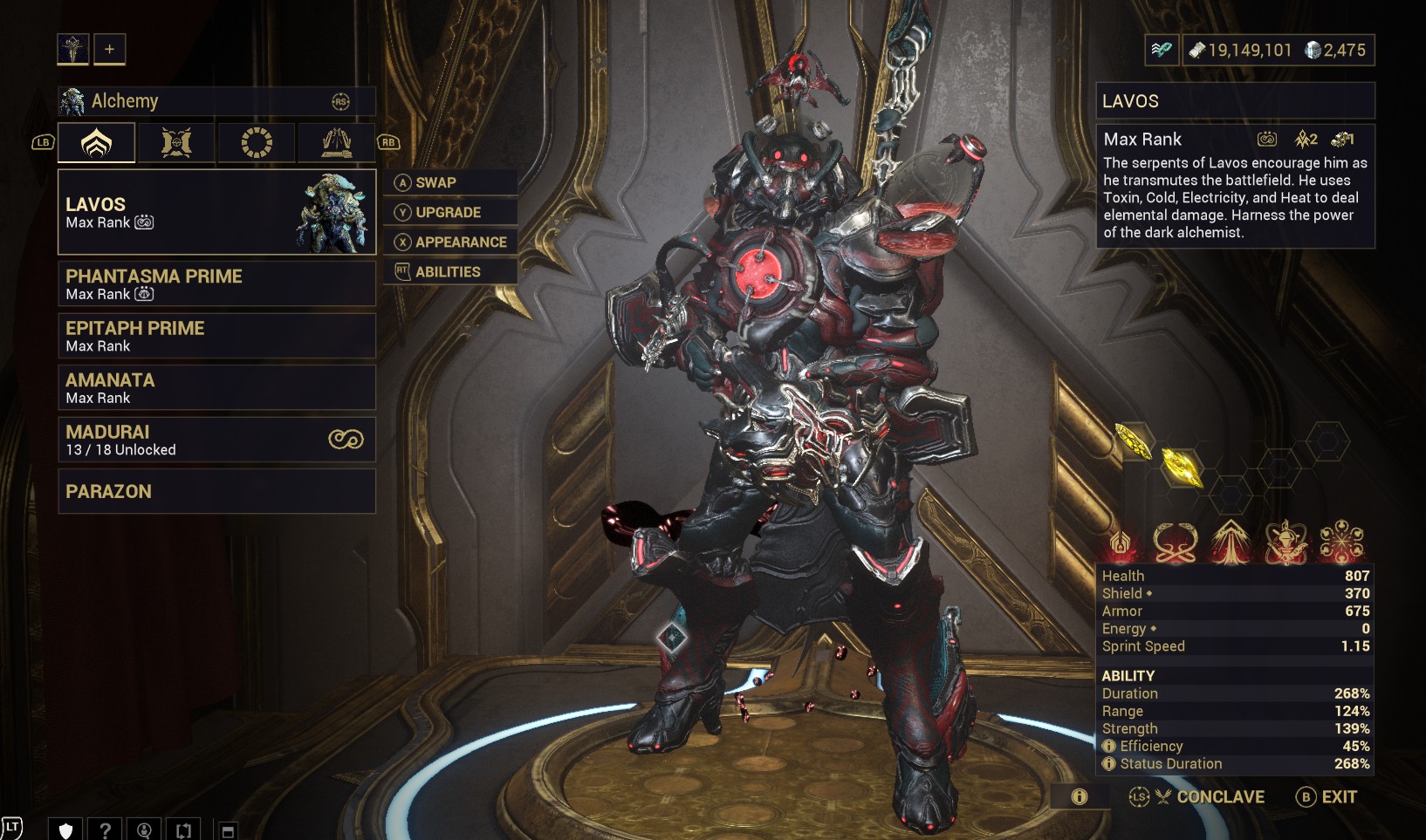This screenshot has height=840, width=1426.
Task: Open the Alchemy loadout selector
Action: coord(216,101)
